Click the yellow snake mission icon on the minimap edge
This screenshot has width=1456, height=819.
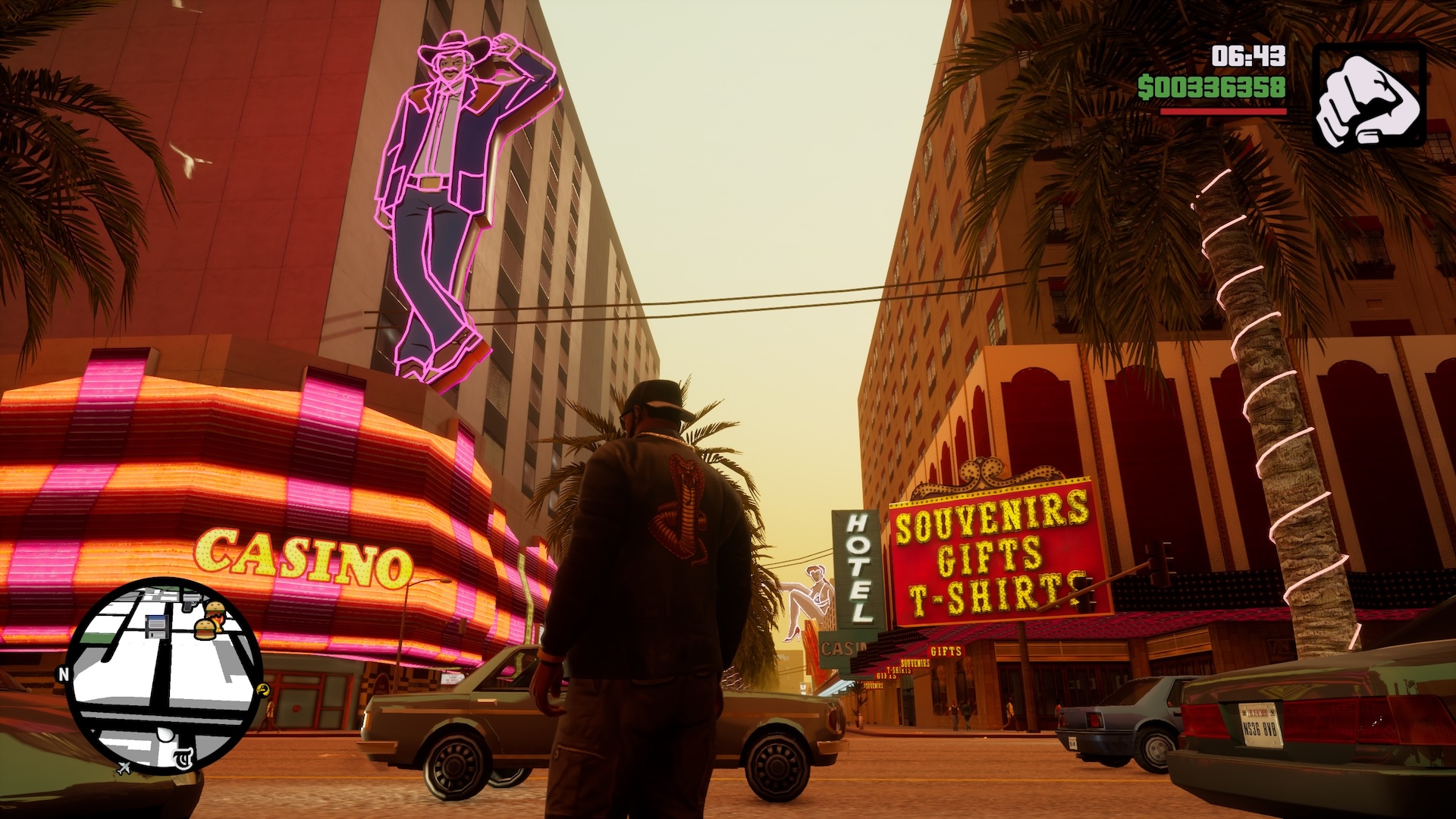(263, 689)
